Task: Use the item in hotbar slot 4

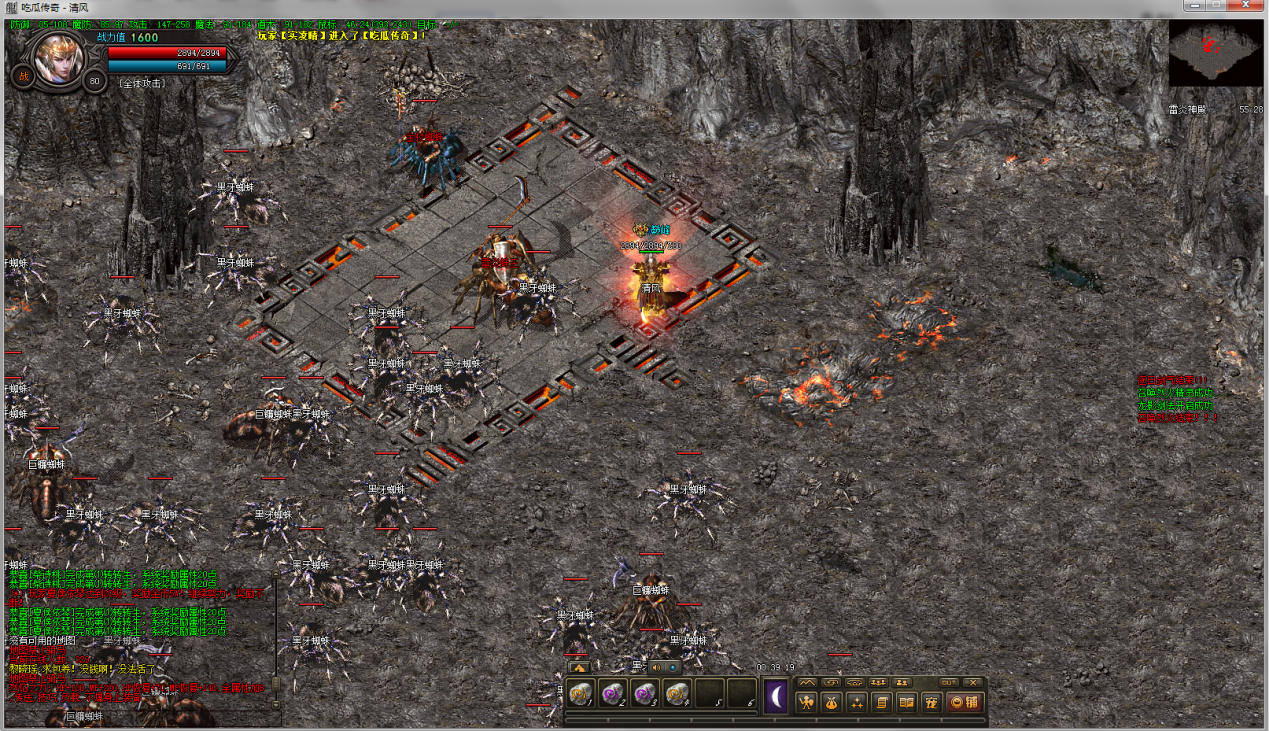Action: pyautogui.click(x=678, y=693)
